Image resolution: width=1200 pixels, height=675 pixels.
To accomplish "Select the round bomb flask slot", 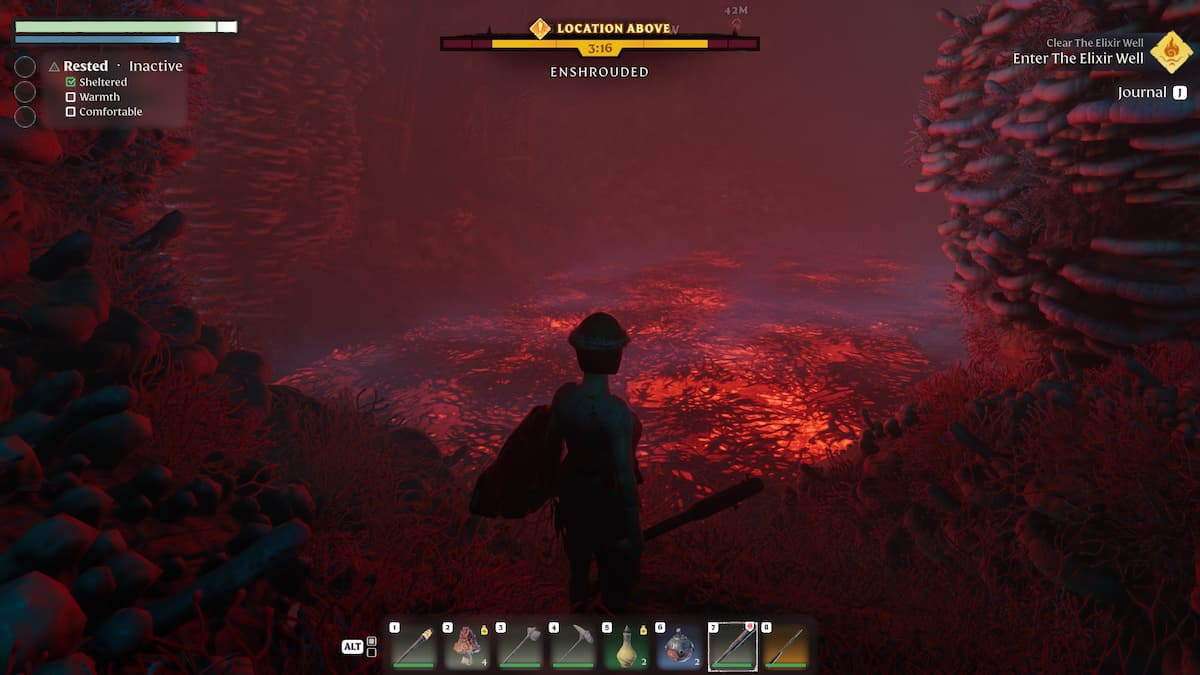I will coord(680,647).
